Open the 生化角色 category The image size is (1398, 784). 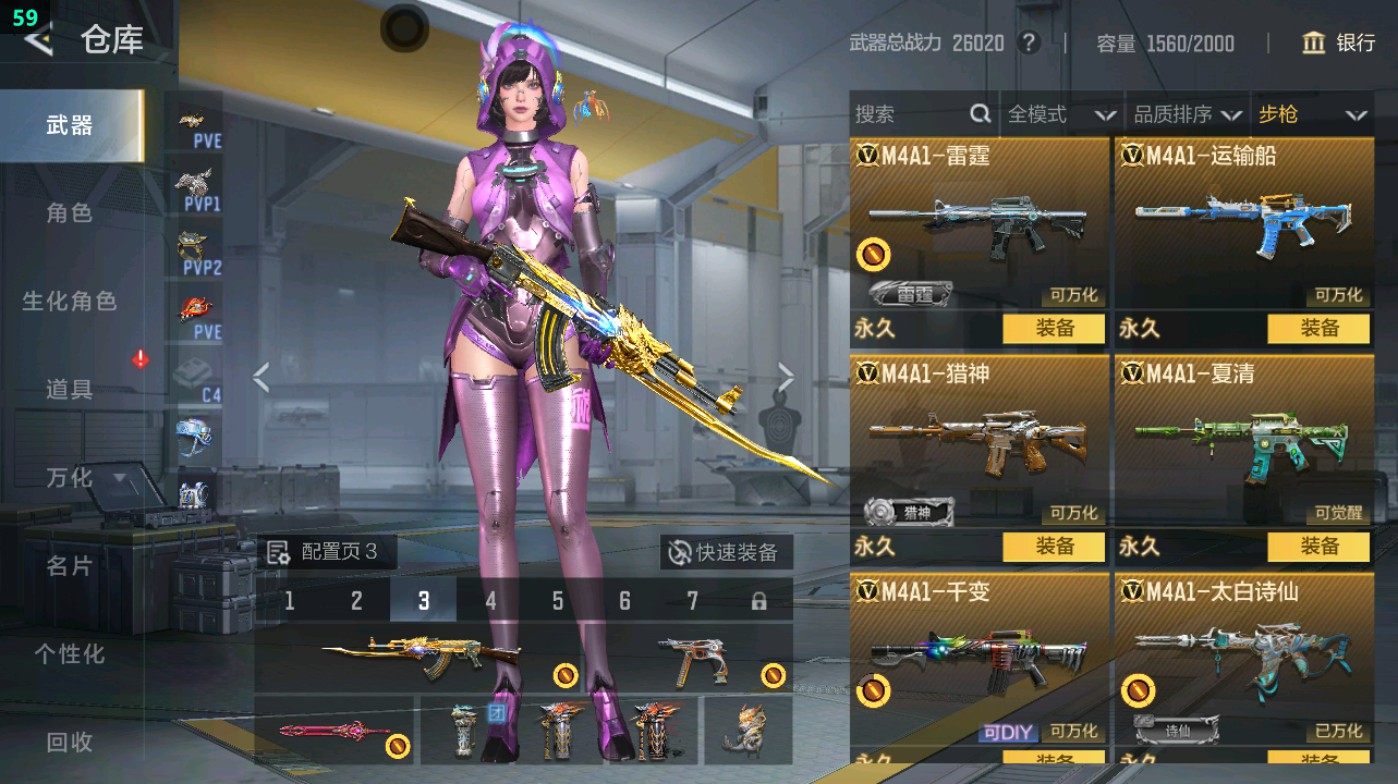[69, 301]
